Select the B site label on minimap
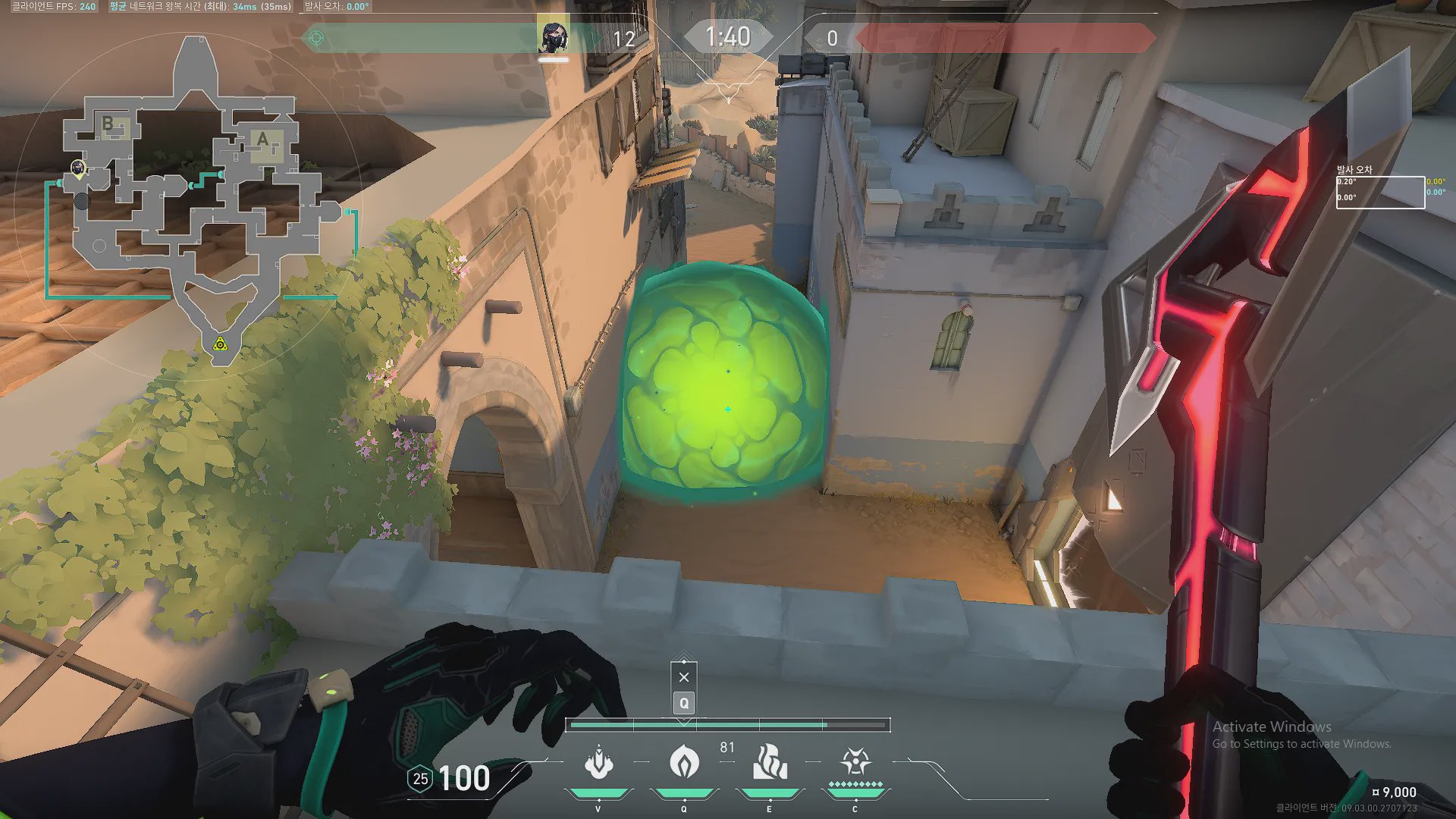Image resolution: width=1456 pixels, height=819 pixels. click(108, 123)
